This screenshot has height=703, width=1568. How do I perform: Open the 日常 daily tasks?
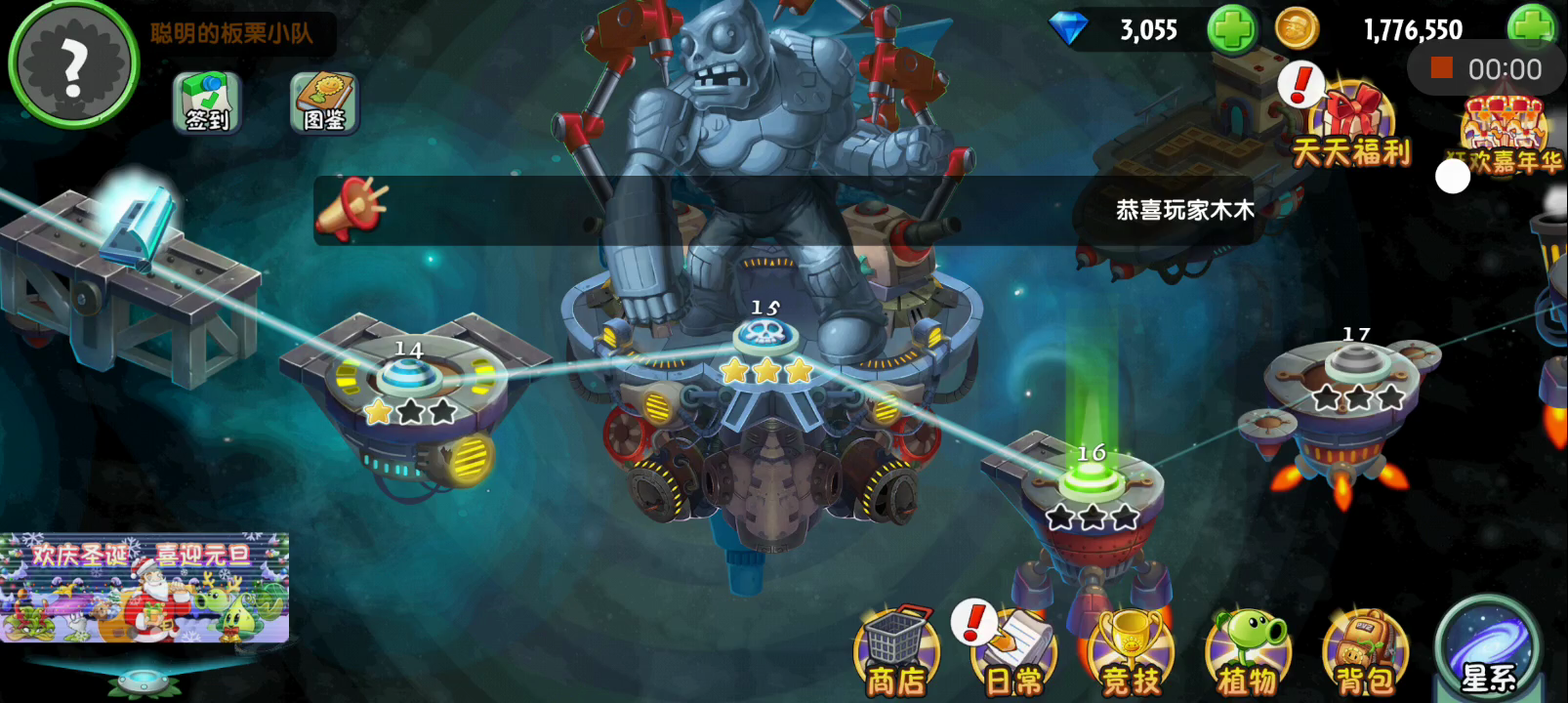tap(1013, 653)
